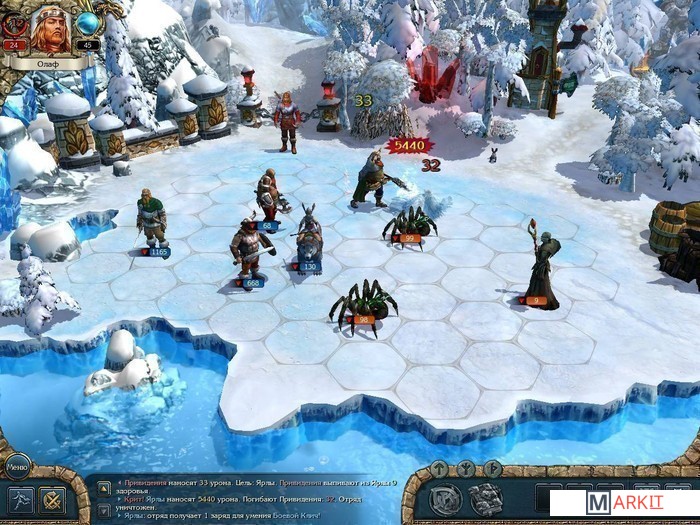Activate the round shield ability icon

(446, 498)
